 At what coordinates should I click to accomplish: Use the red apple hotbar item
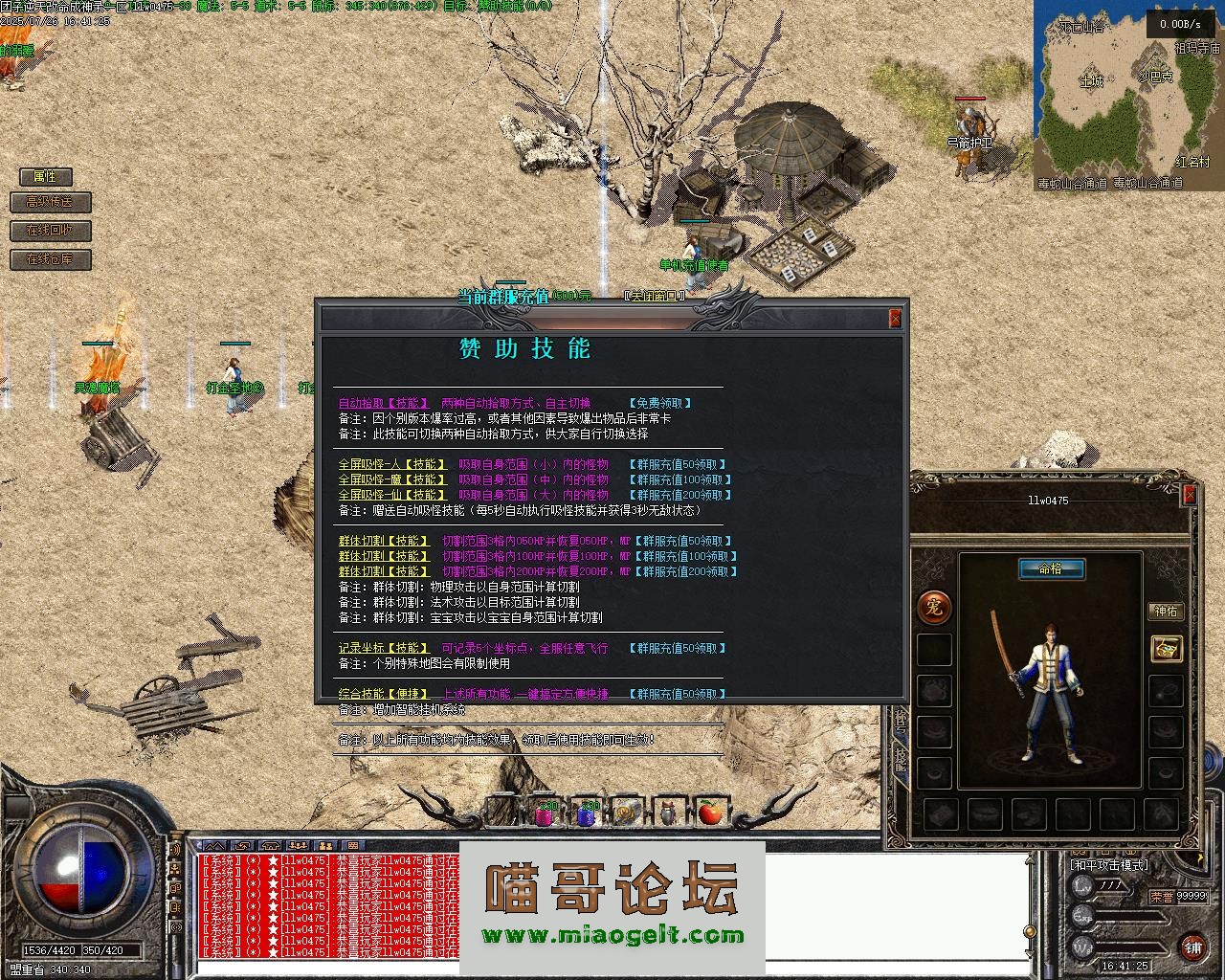(x=709, y=813)
